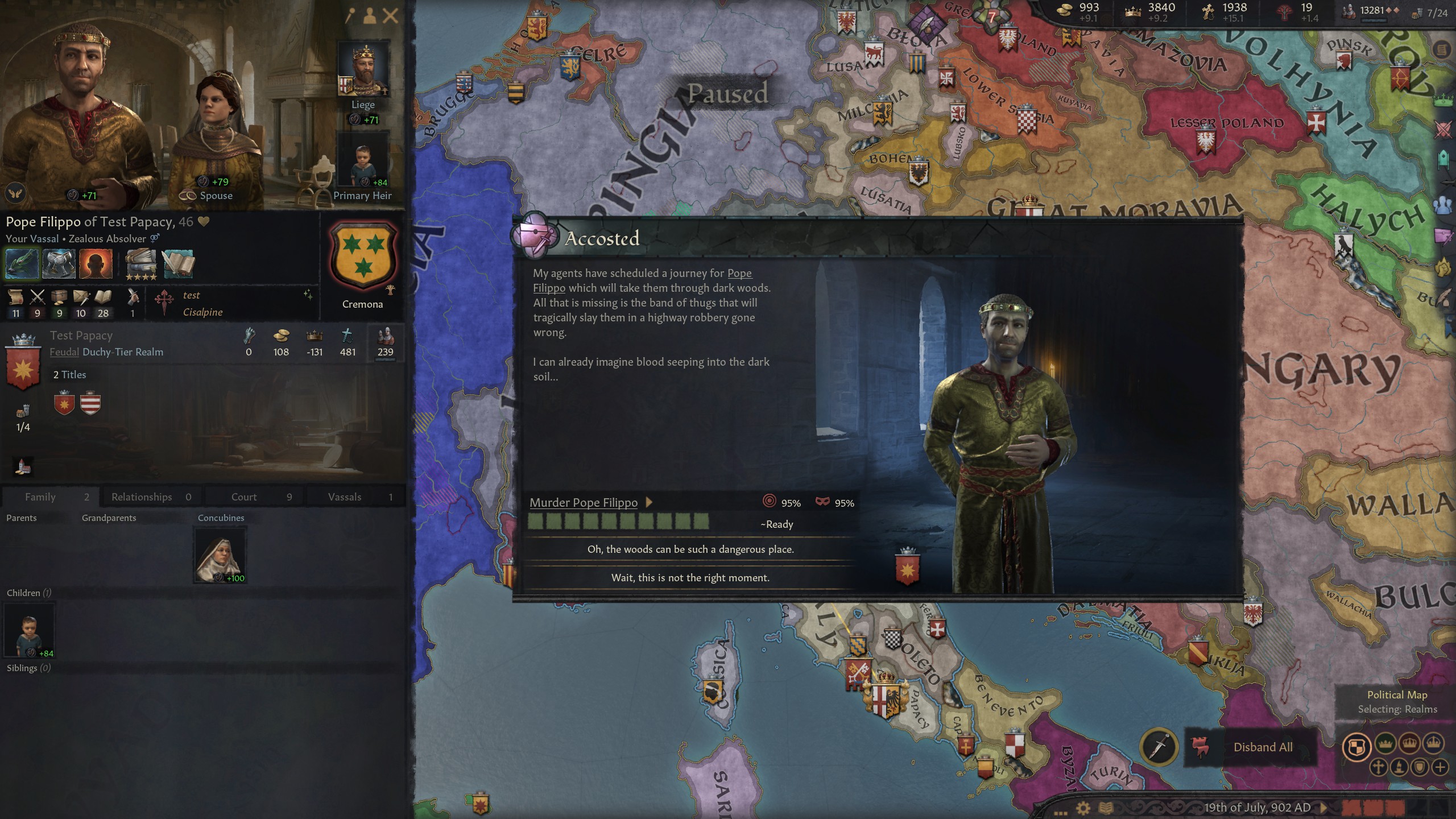This screenshot has height=819, width=1456.
Task: Expand the Murder Pope Filippo scheme arrow
Action: click(648, 503)
